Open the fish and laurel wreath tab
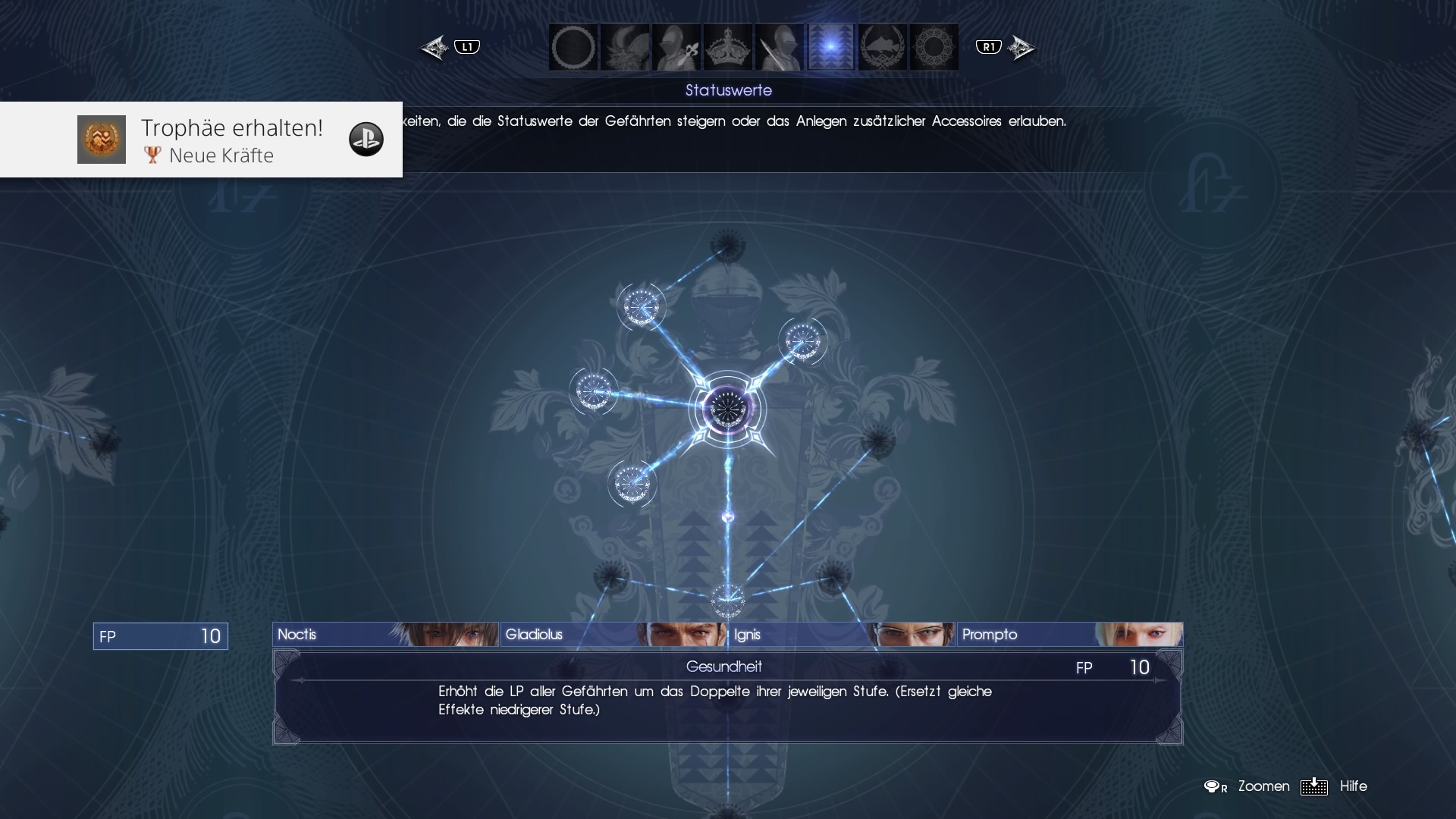The width and height of the screenshot is (1456, 819). pyautogui.click(x=883, y=47)
